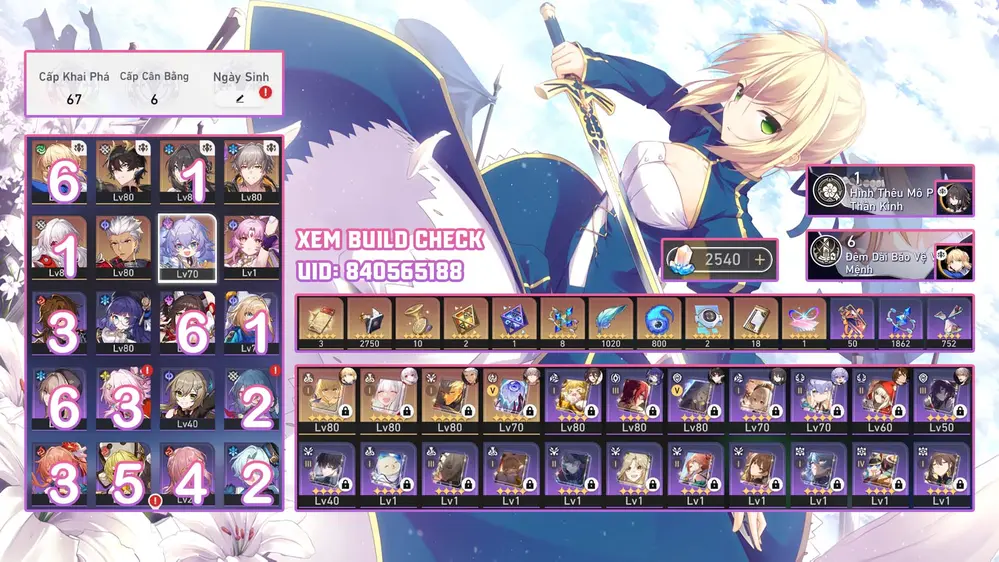The width and height of the screenshot is (999, 562).
Task: Choose the Lv1 pink-haired character portrait
Action: pyautogui.click(x=250, y=247)
